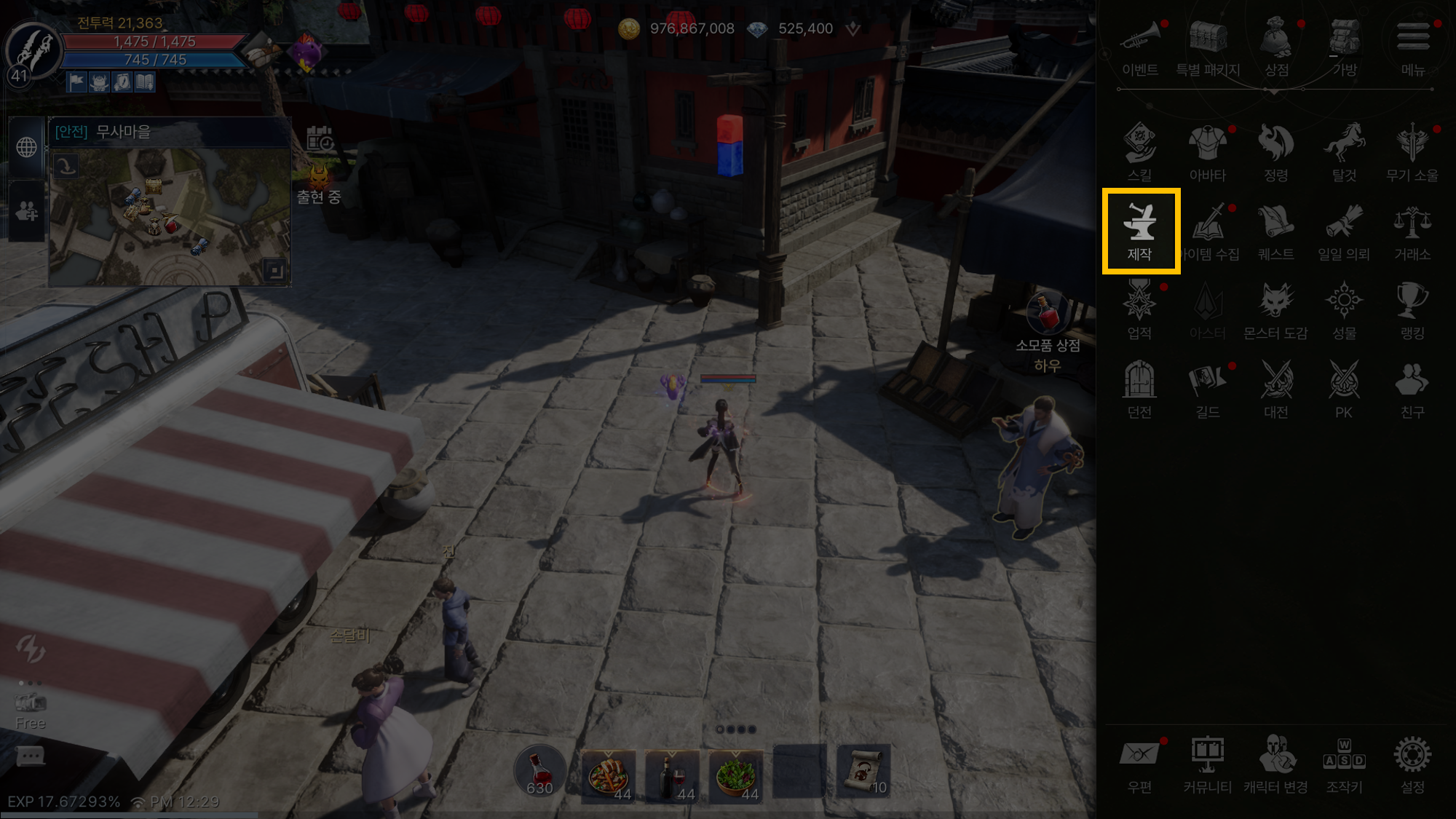Show the 몬스터 도감 monster codex

1275,309
